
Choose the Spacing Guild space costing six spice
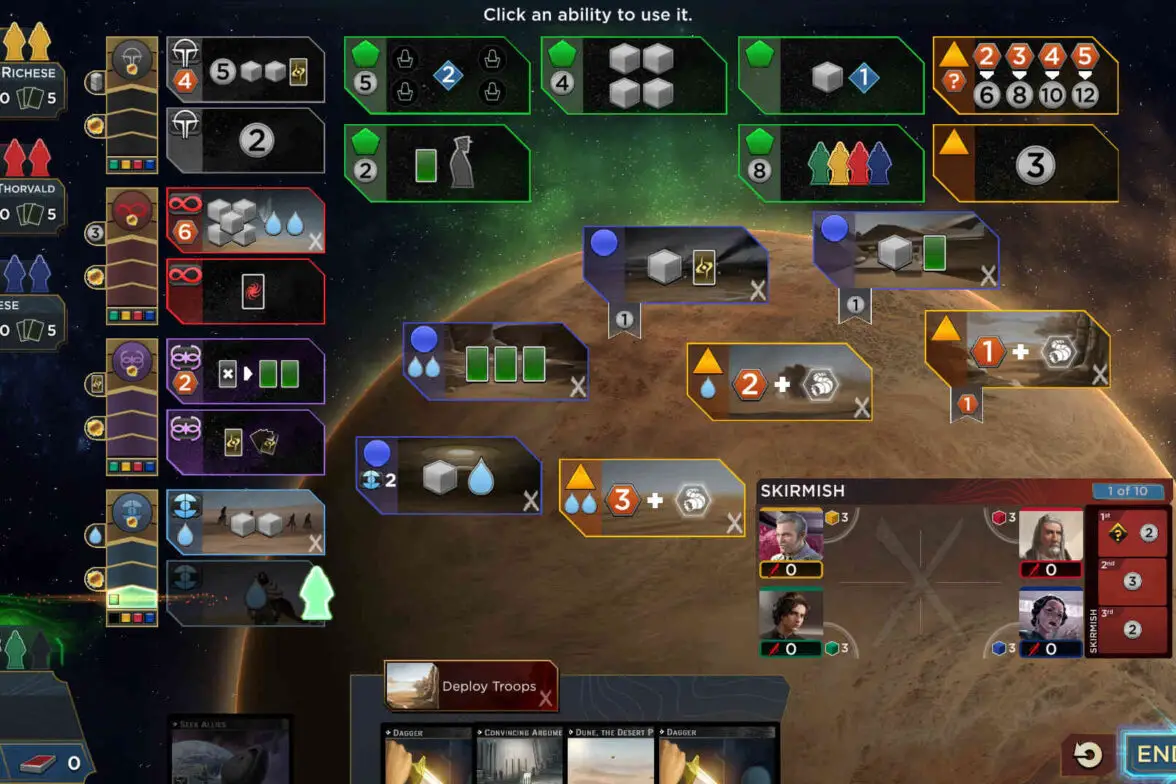[x=246, y=220]
